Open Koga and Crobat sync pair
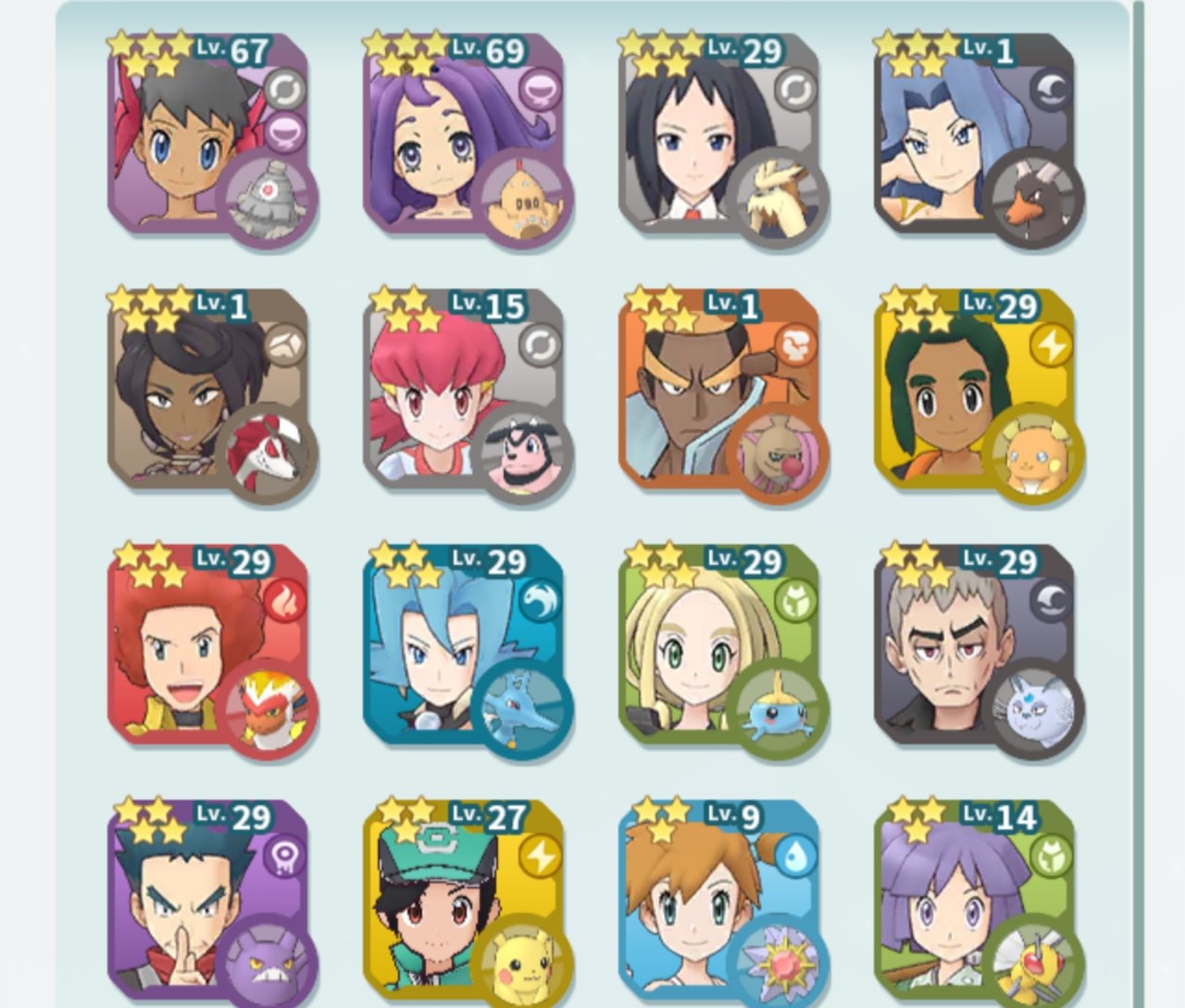1185x1008 pixels. click(208, 901)
